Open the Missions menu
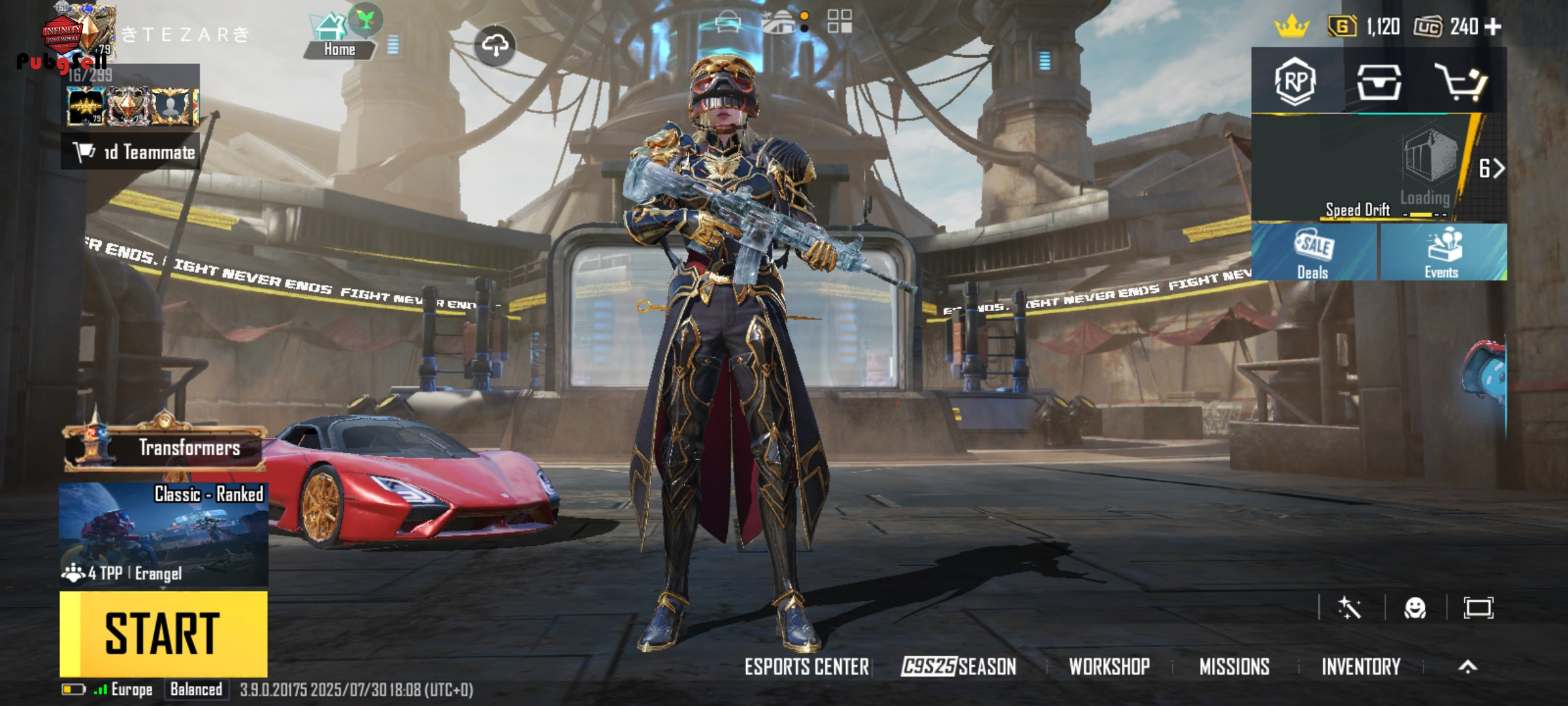 [1234, 667]
